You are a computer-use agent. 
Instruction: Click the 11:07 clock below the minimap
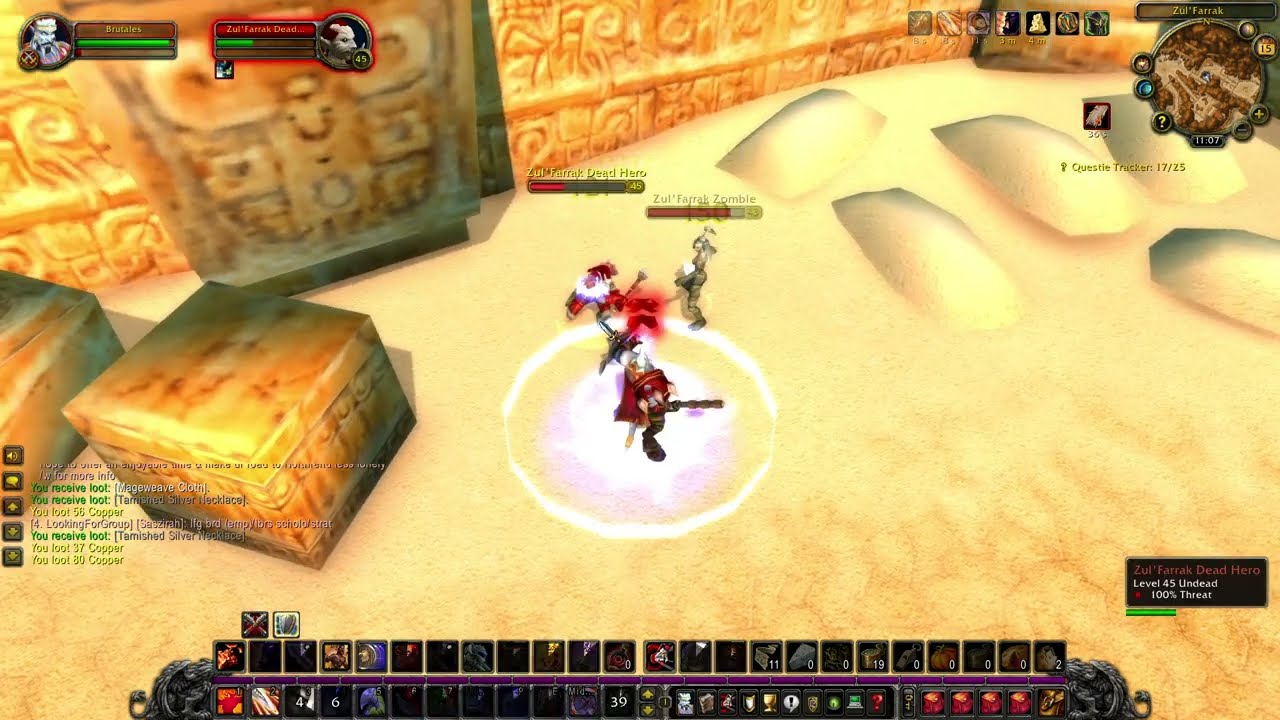(1207, 141)
